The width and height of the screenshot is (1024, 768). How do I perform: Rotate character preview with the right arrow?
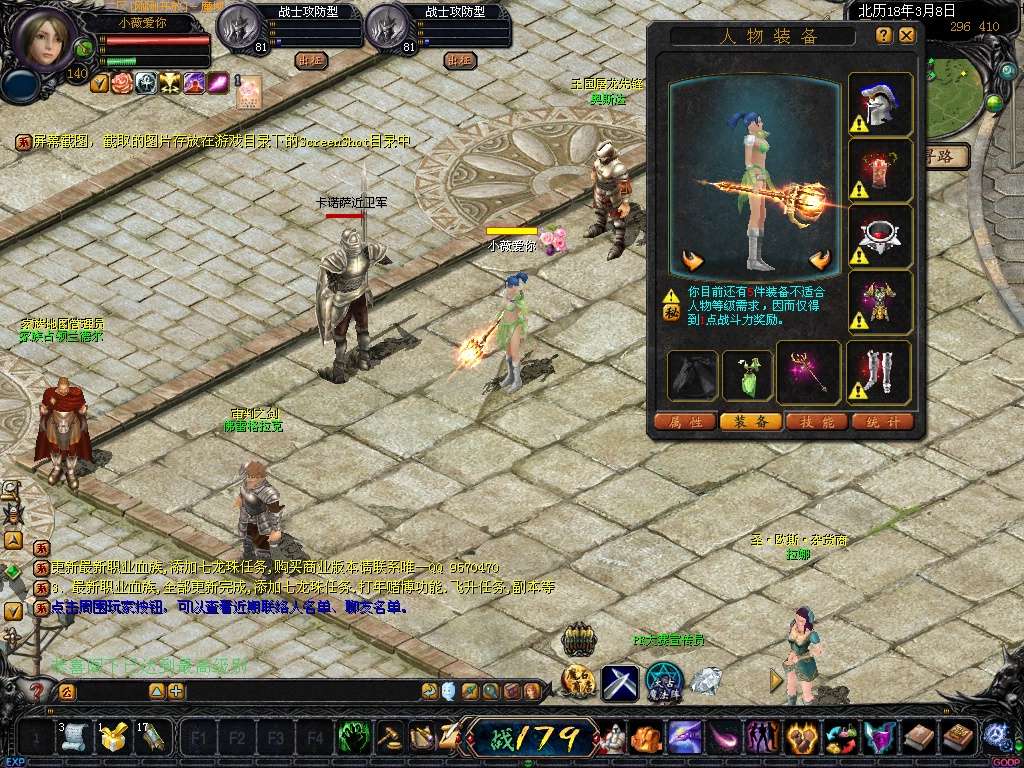tap(822, 262)
